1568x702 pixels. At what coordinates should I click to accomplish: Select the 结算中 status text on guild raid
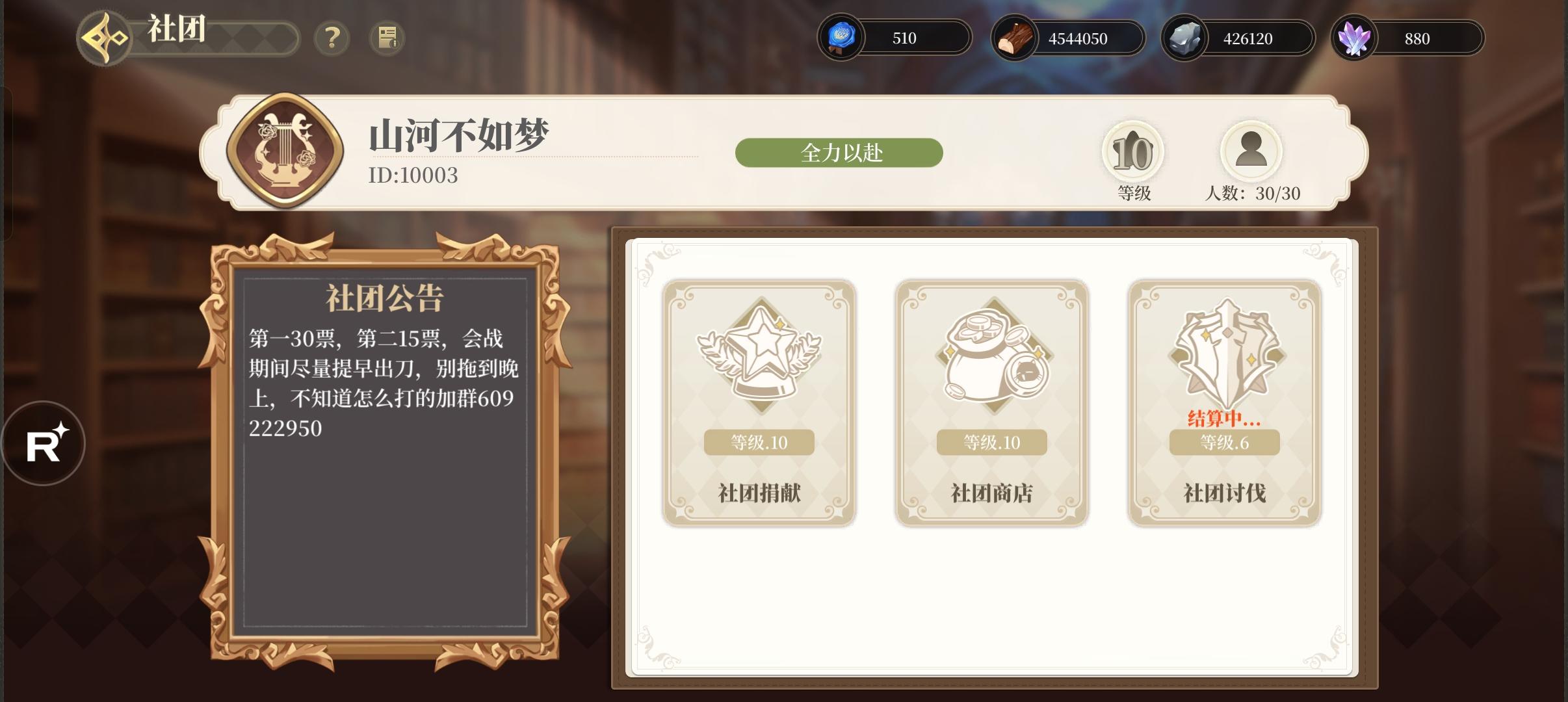pos(1223,419)
